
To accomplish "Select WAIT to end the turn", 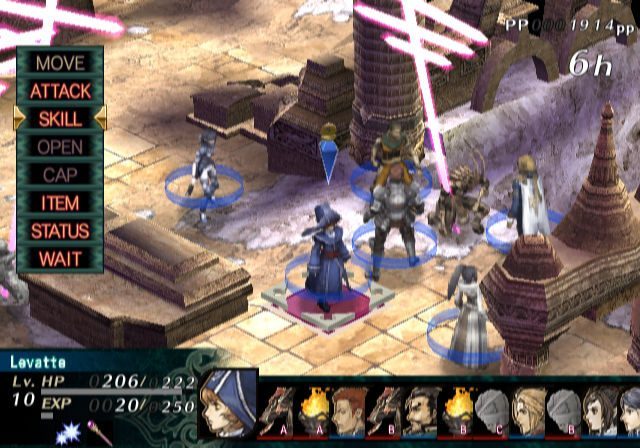I will click(x=60, y=258).
